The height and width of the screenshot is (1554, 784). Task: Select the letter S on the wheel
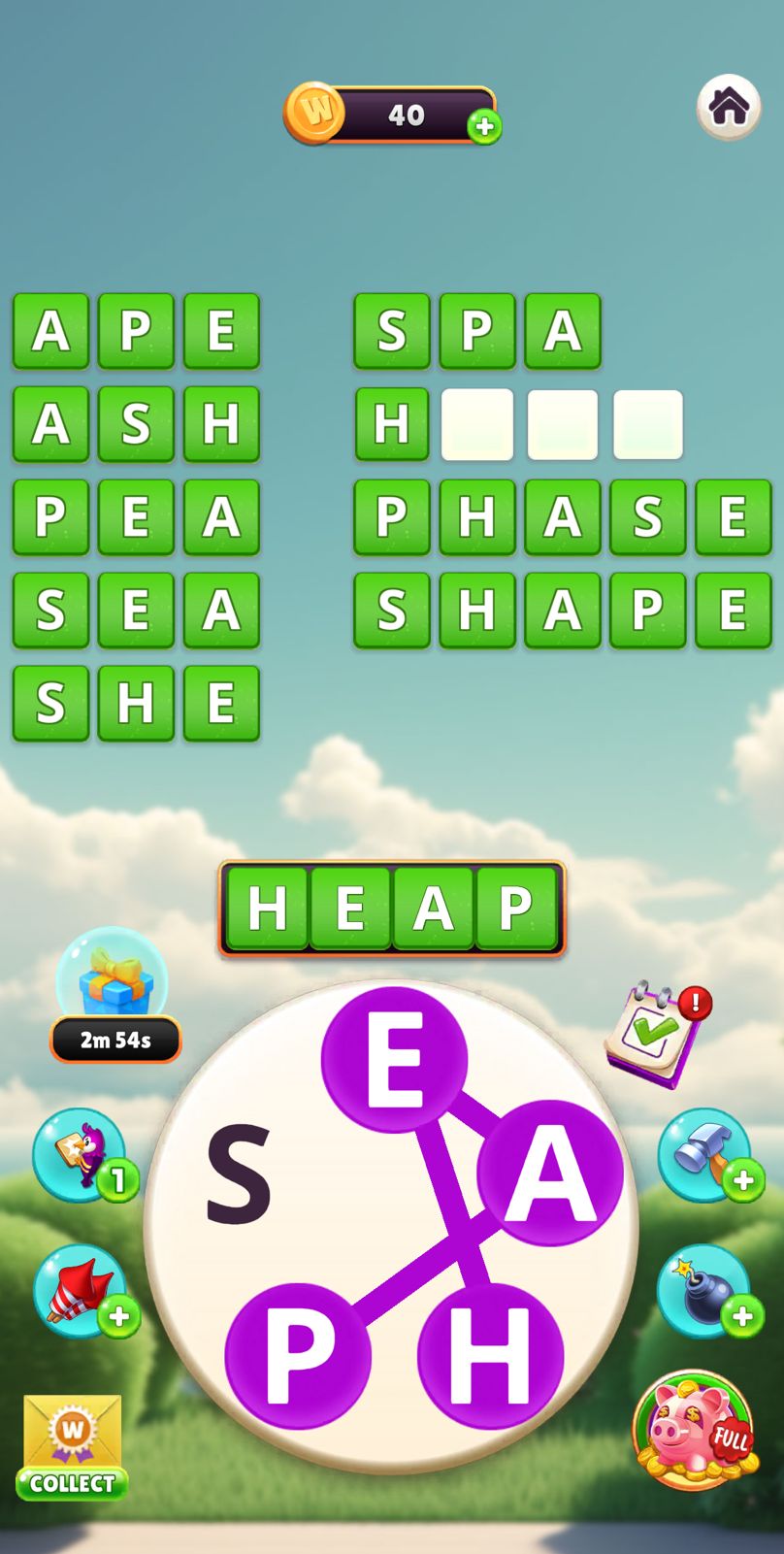[x=239, y=1174]
